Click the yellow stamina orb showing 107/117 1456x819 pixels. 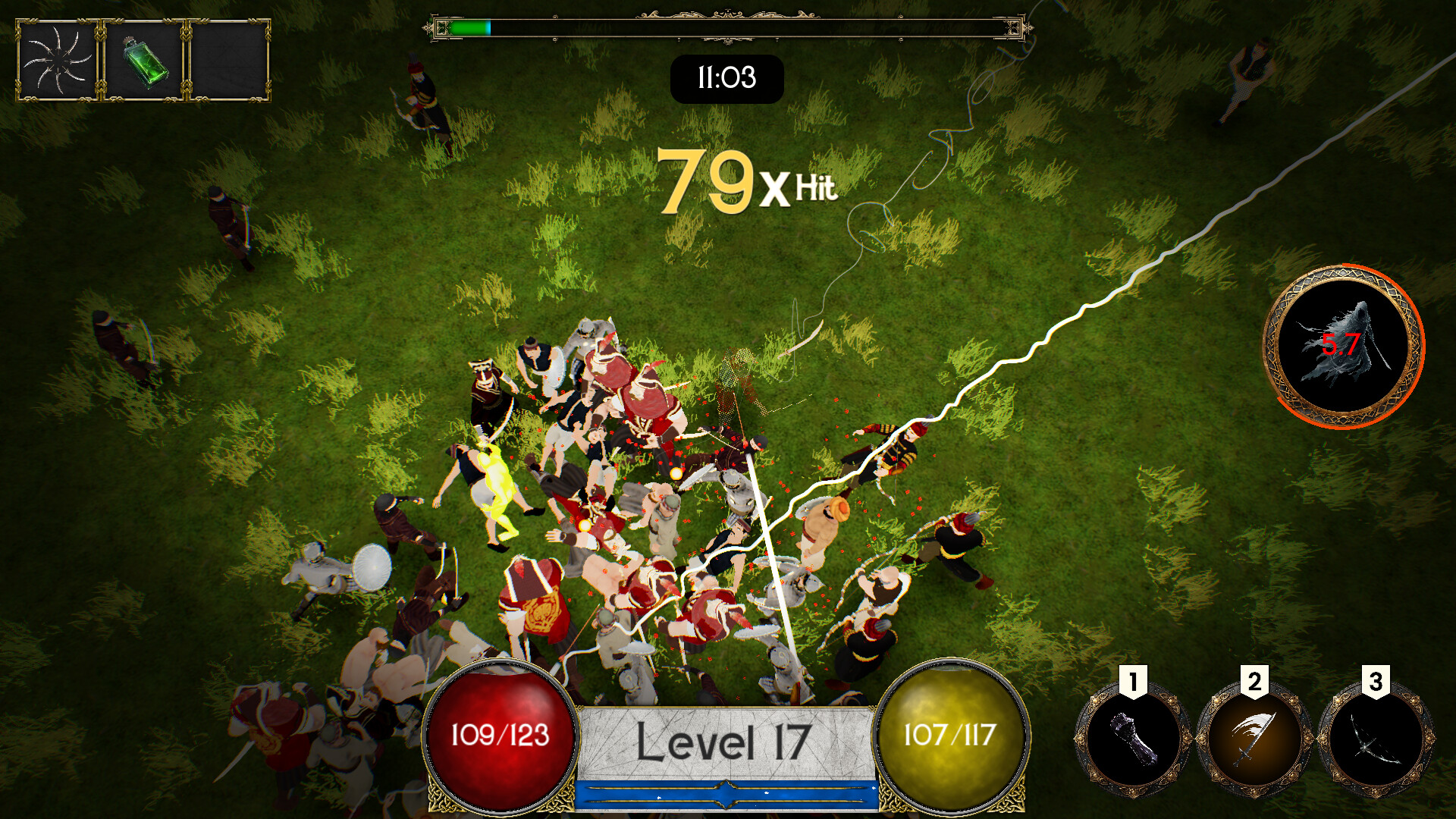pos(952,739)
